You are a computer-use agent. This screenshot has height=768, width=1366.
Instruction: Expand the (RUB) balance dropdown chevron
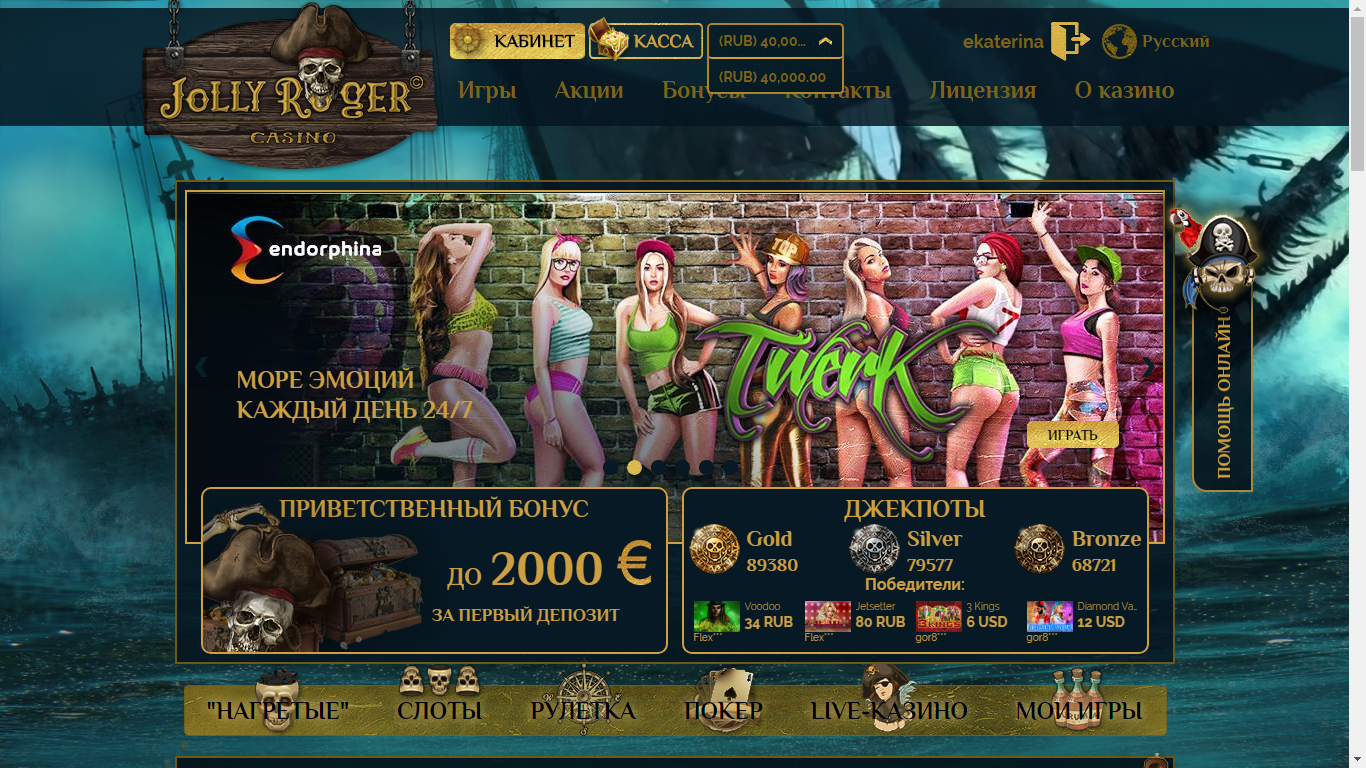click(x=825, y=41)
